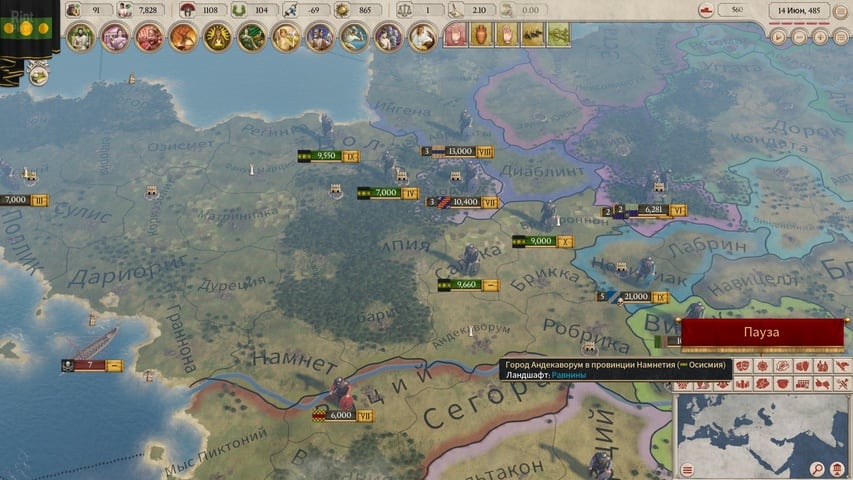The image size is (853, 480).
Task: Select the 13,000 army unit VIII
Action: (460, 151)
